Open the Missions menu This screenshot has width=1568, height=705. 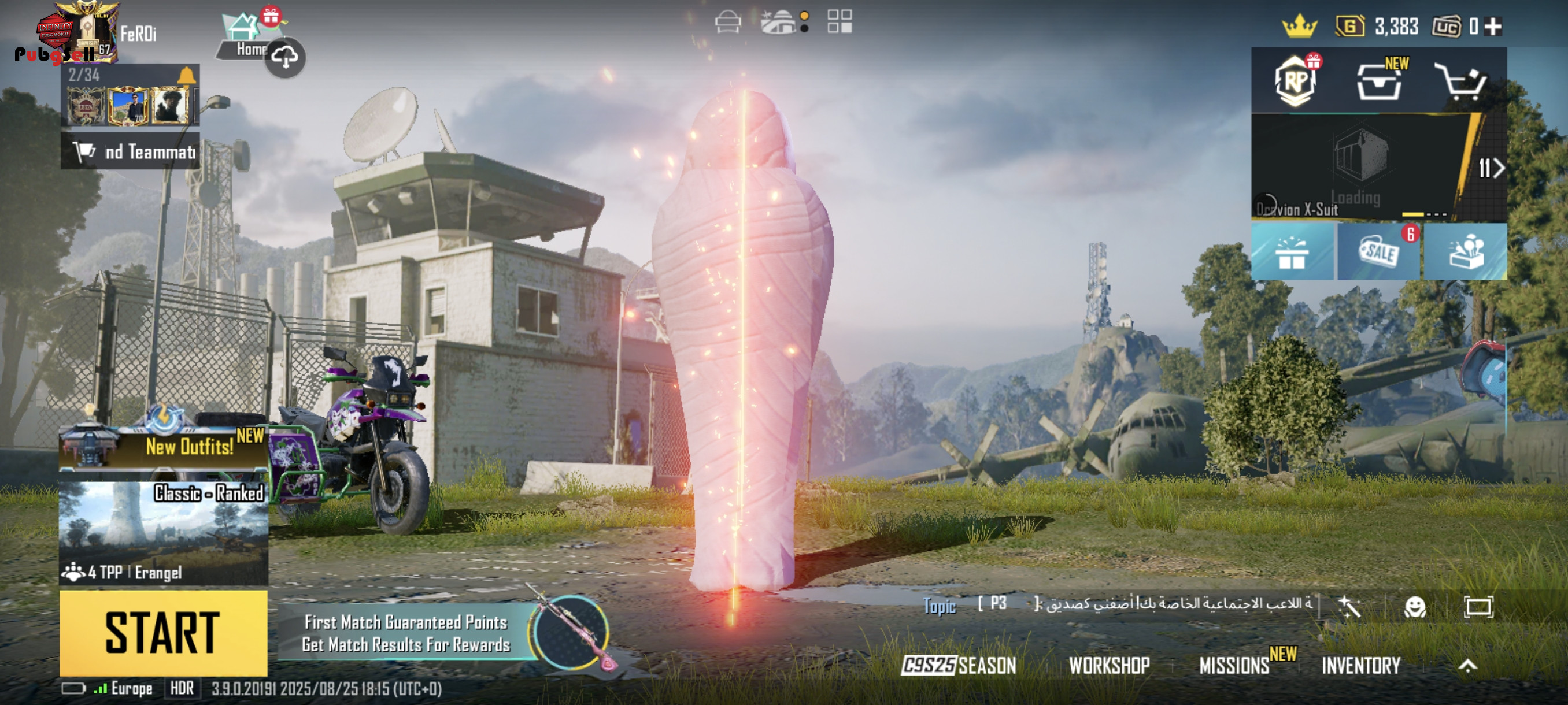click(x=1234, y=666)
